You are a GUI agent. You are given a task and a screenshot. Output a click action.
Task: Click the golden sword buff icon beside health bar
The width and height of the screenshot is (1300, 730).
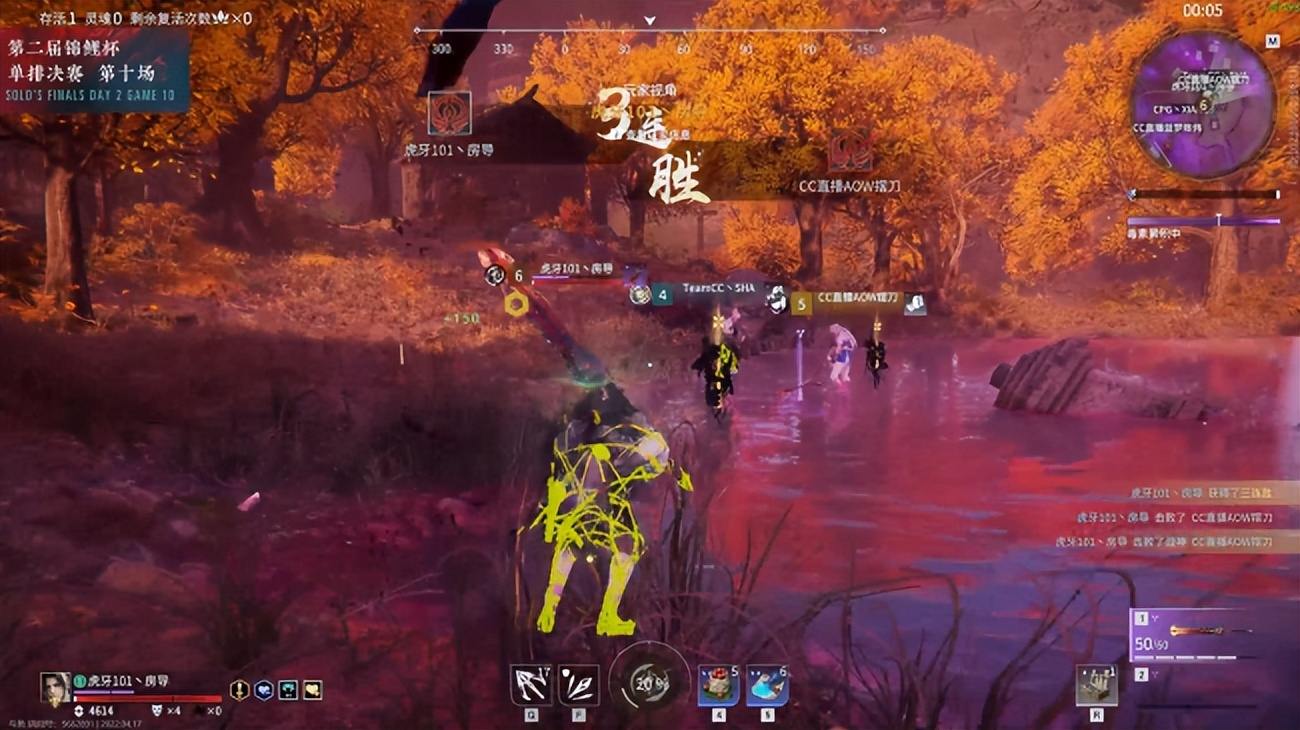(x=239, y=688)
